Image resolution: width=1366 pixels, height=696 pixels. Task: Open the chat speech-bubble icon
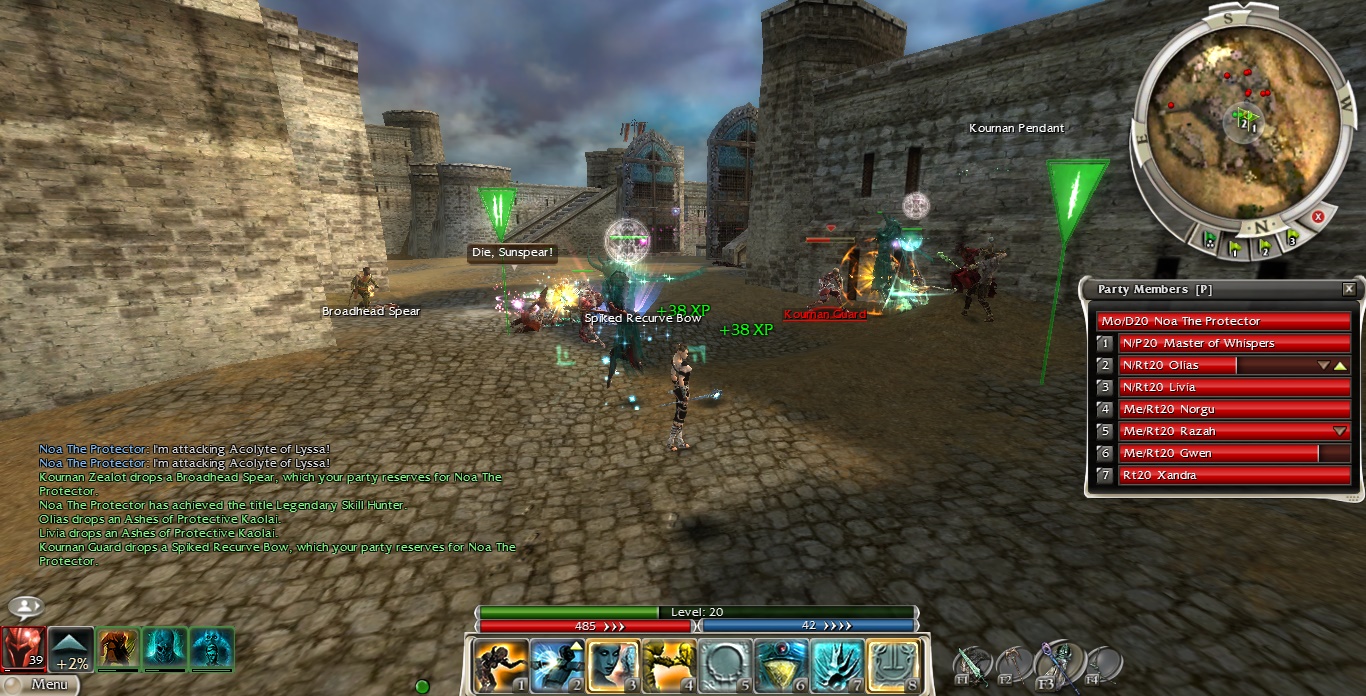click(25, 607)
